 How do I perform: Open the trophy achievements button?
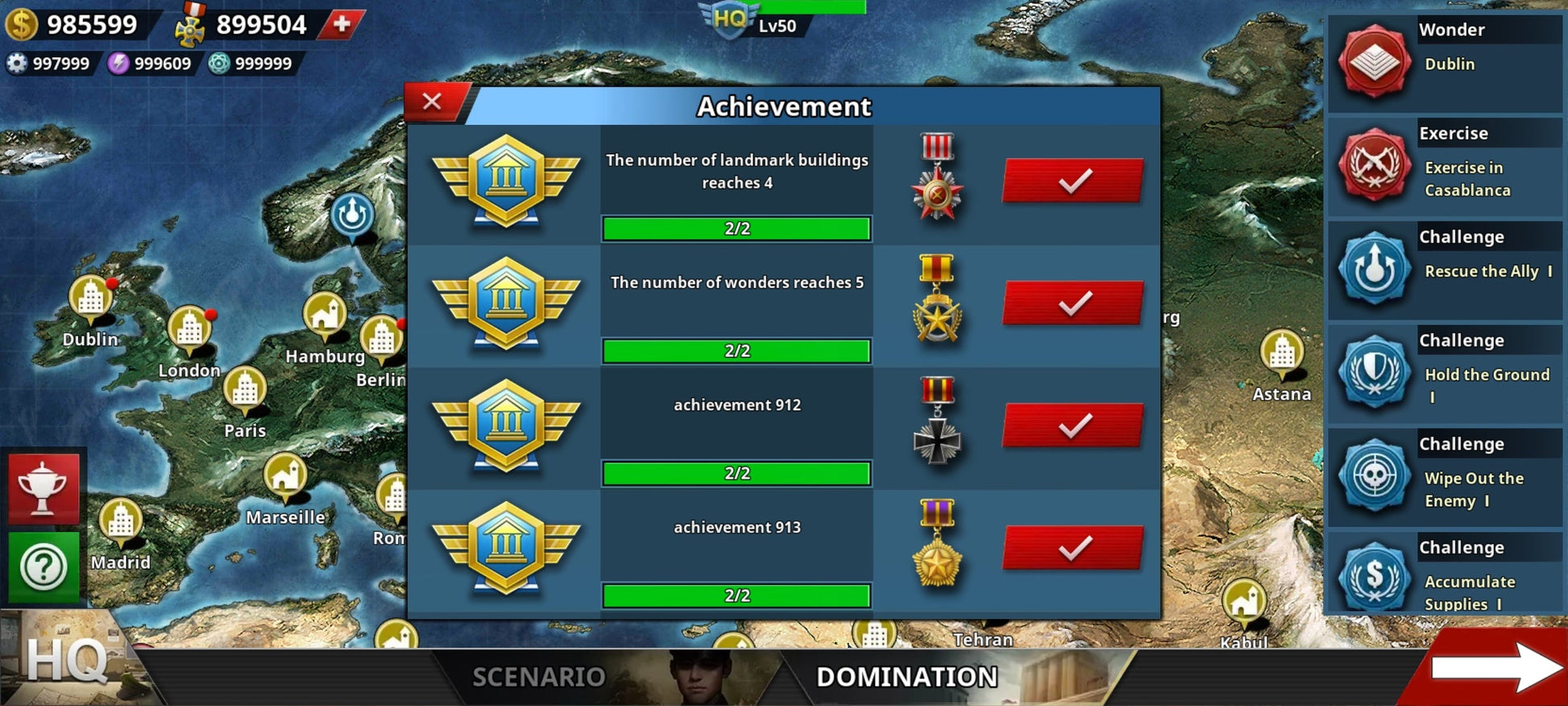[x=44, y=488]
